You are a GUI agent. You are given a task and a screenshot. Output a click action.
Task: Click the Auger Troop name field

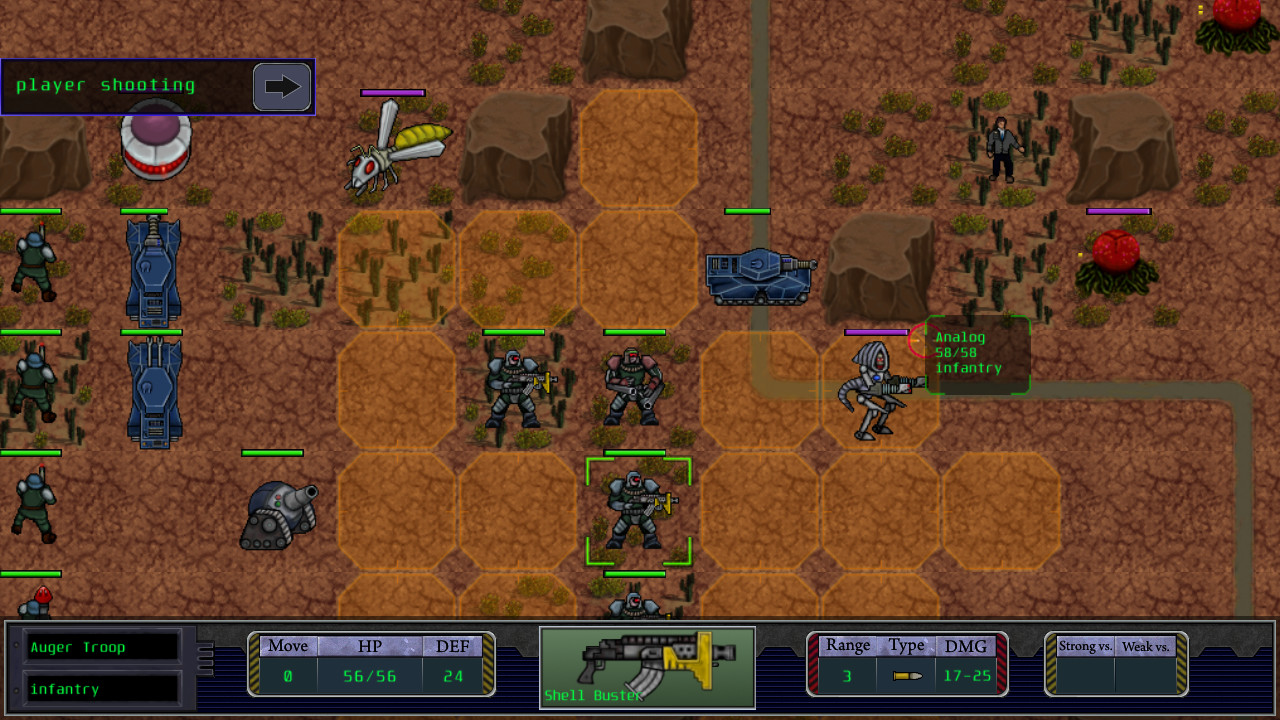pyautogui.click(x=100, y=646)
